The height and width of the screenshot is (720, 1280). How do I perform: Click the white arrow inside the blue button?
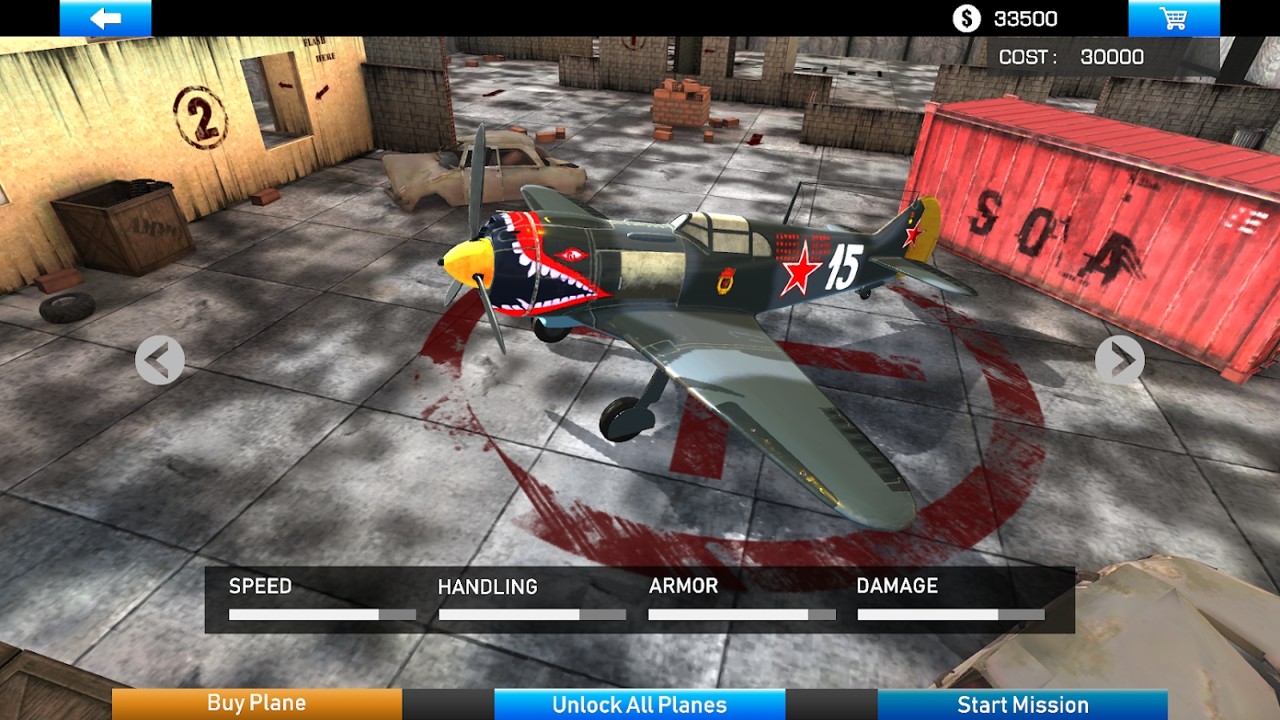tap(105, 17)
